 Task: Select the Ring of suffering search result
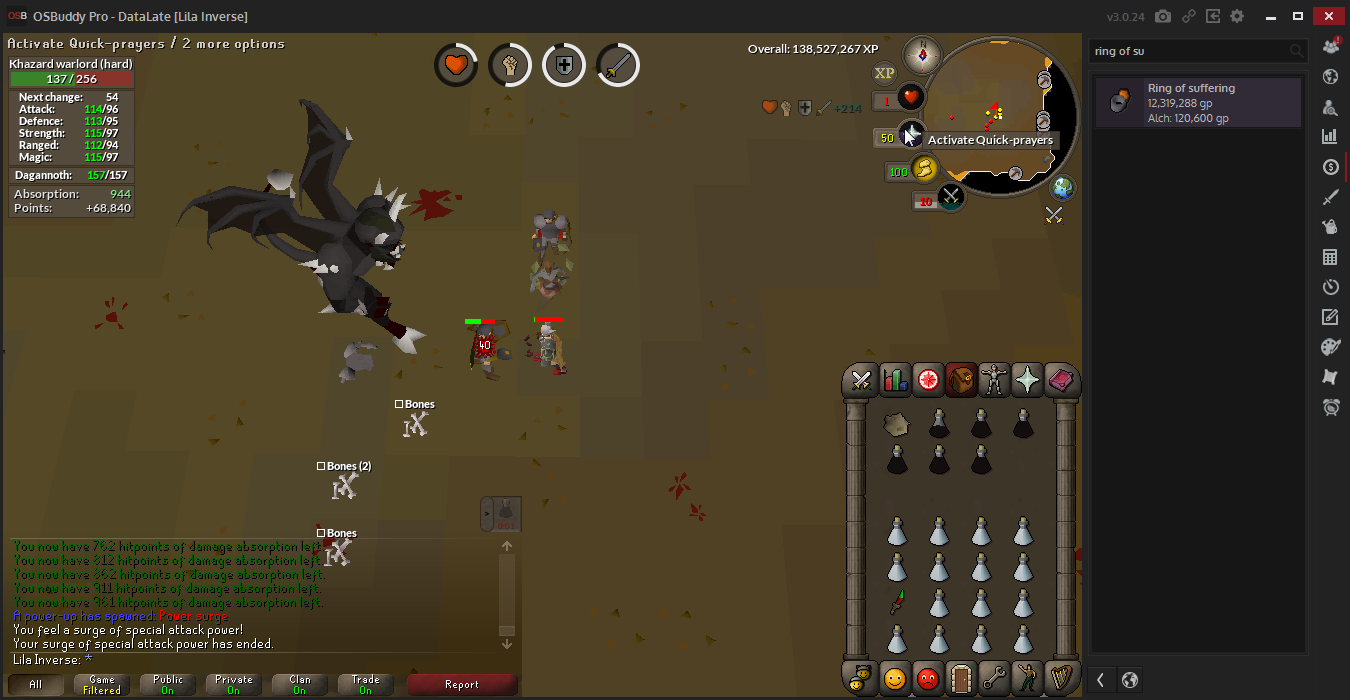tap(1198, 103)
